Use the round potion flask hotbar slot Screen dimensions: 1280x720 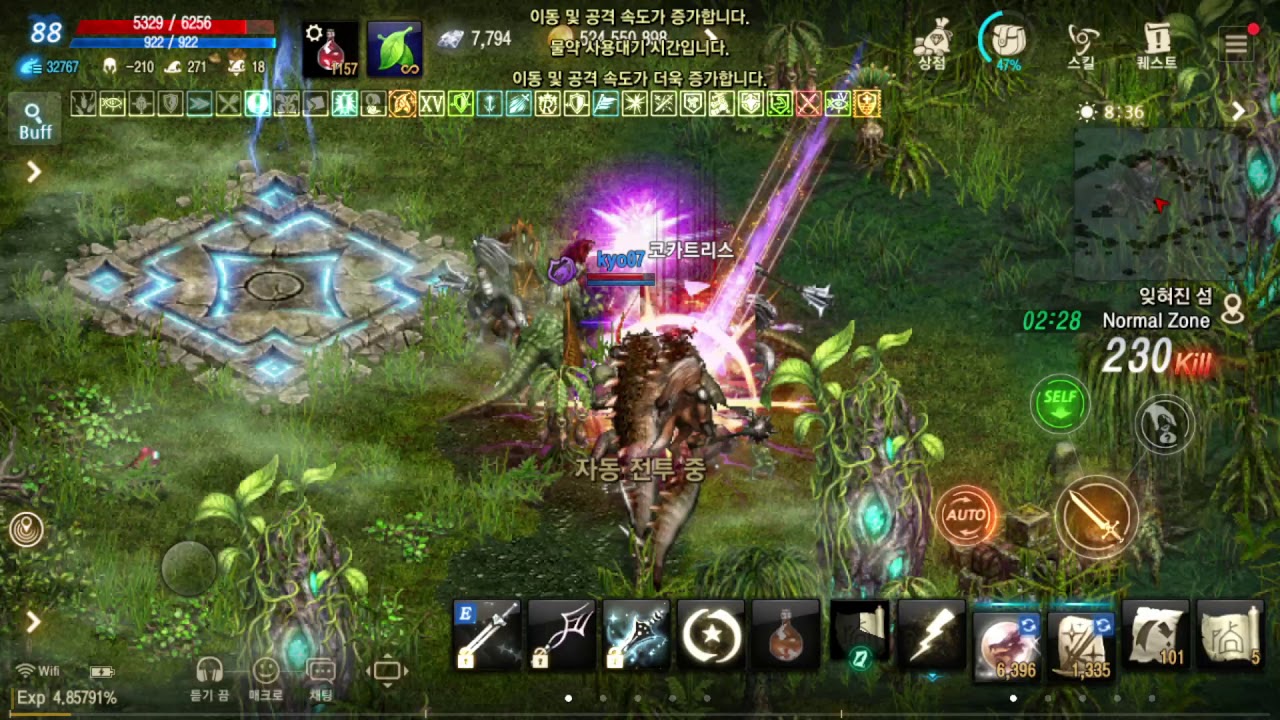[x=785, y=634]
